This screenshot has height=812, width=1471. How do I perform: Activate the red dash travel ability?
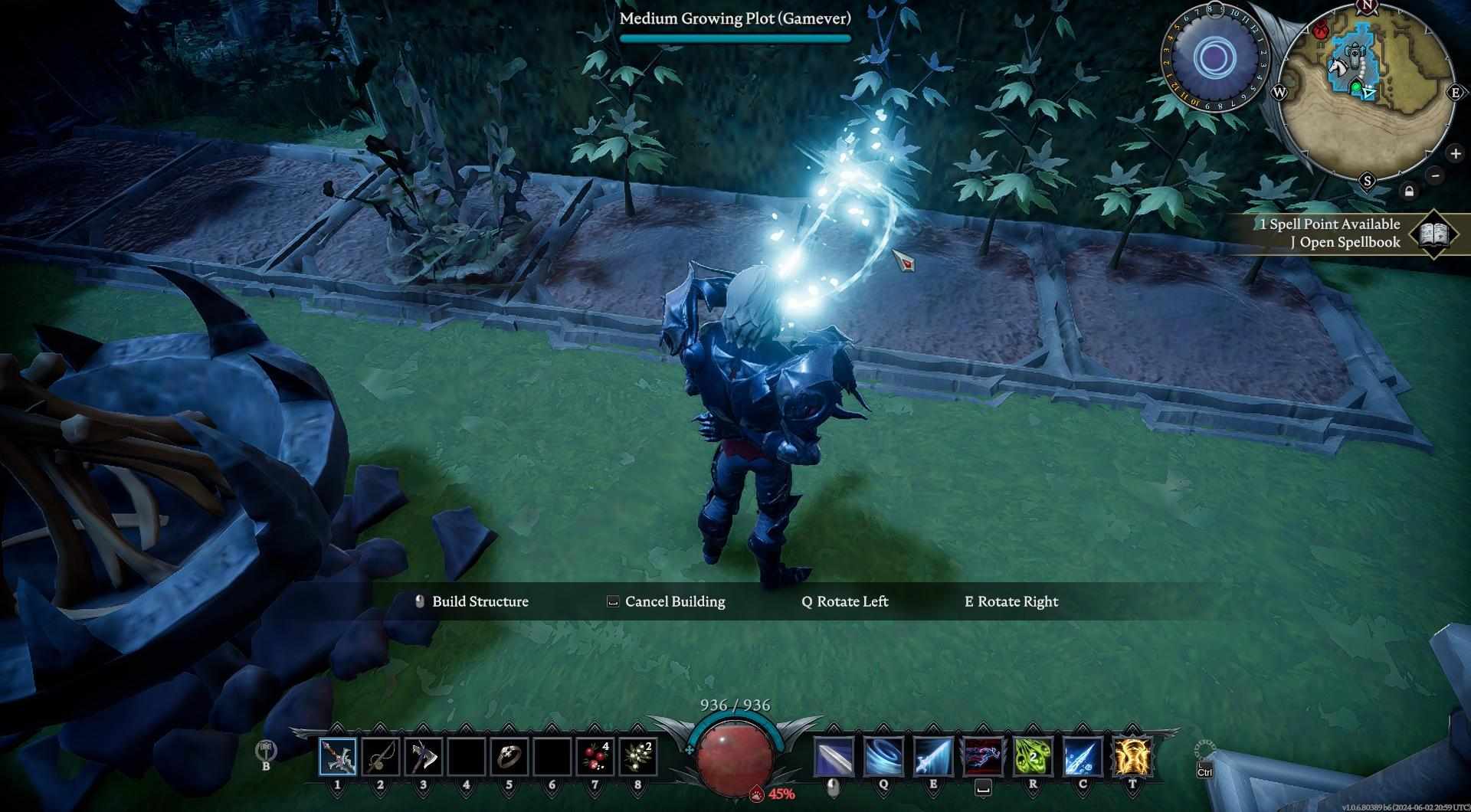(983, 757)
